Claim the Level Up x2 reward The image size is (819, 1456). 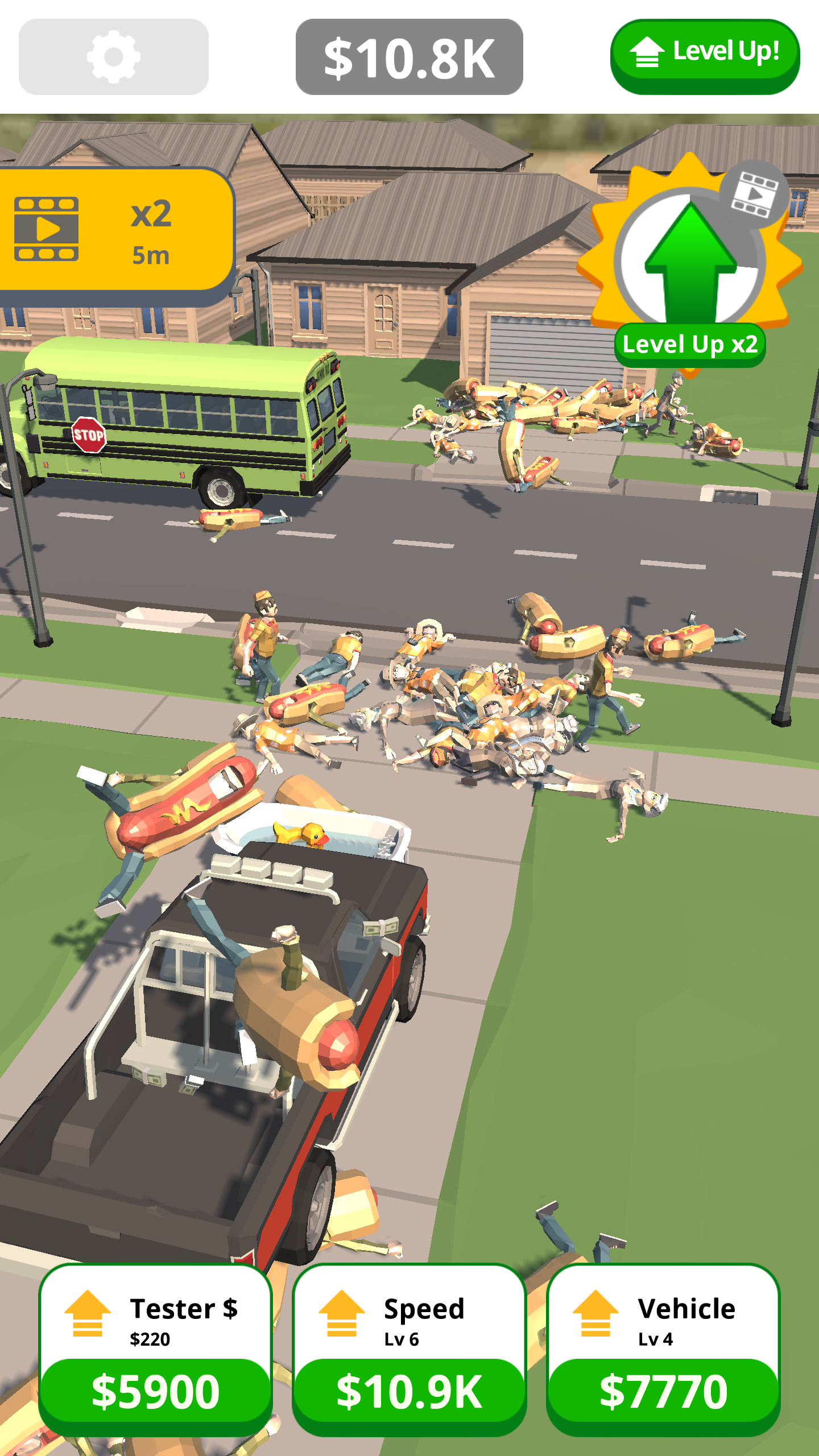pyautogui.click(x=691, y=345)
